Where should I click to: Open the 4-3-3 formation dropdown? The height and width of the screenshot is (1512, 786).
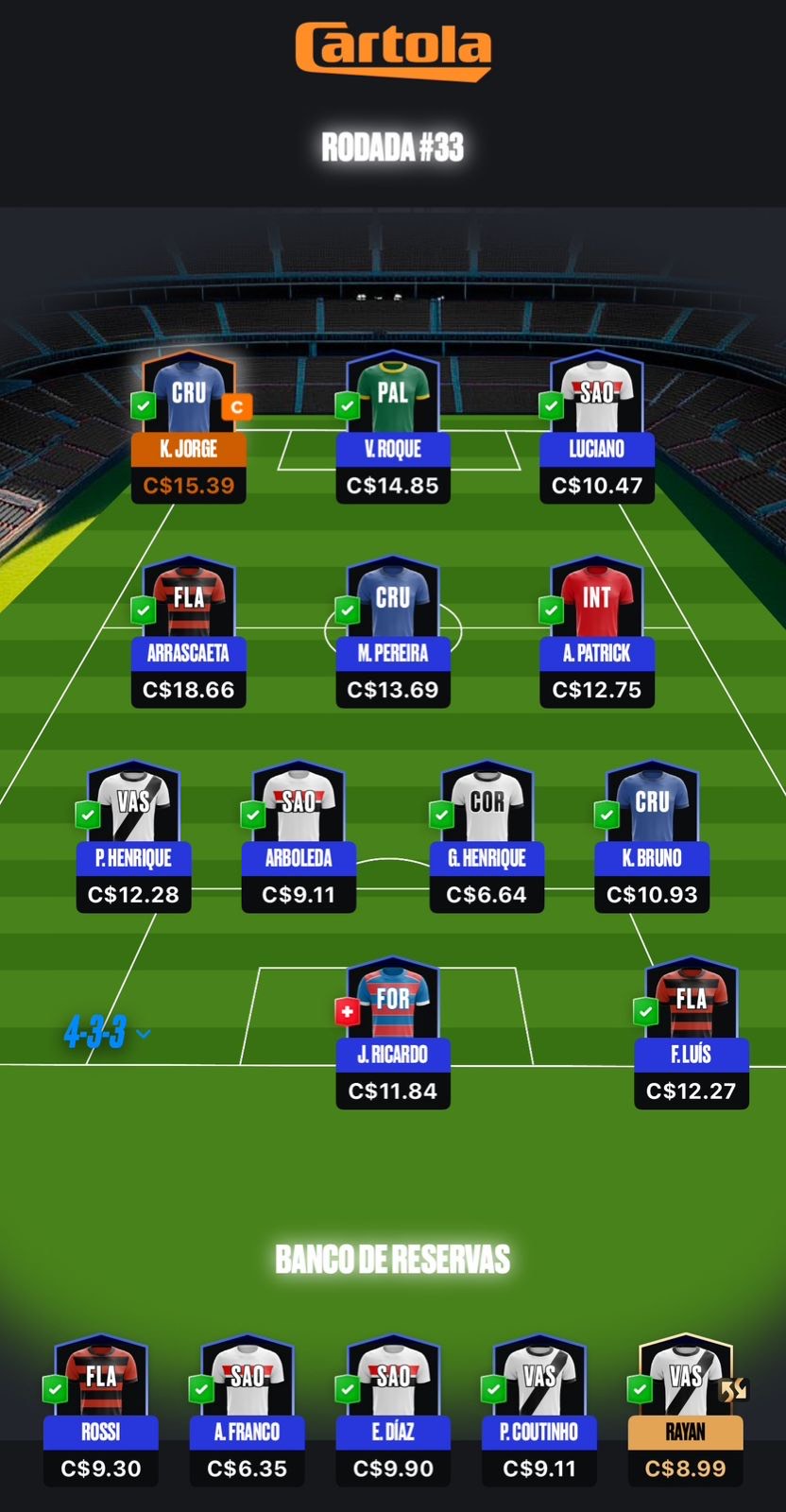coord(106,1033)
